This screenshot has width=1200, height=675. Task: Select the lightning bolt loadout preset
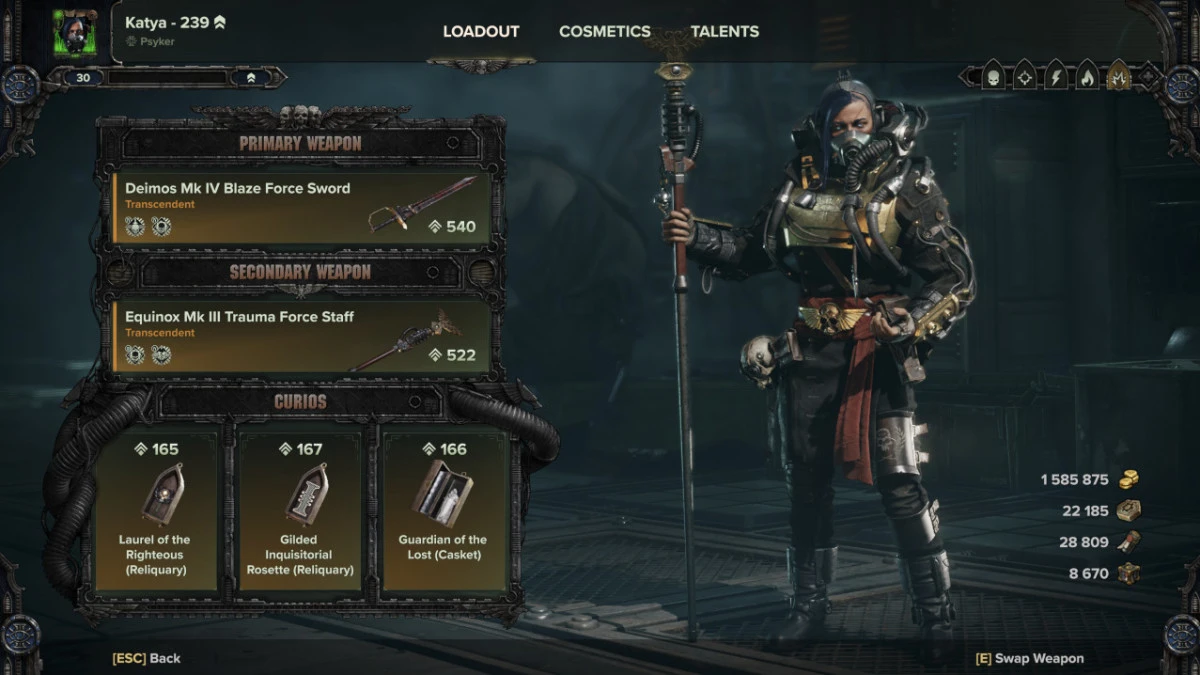pyautogui.click(x=1056, y=76)
